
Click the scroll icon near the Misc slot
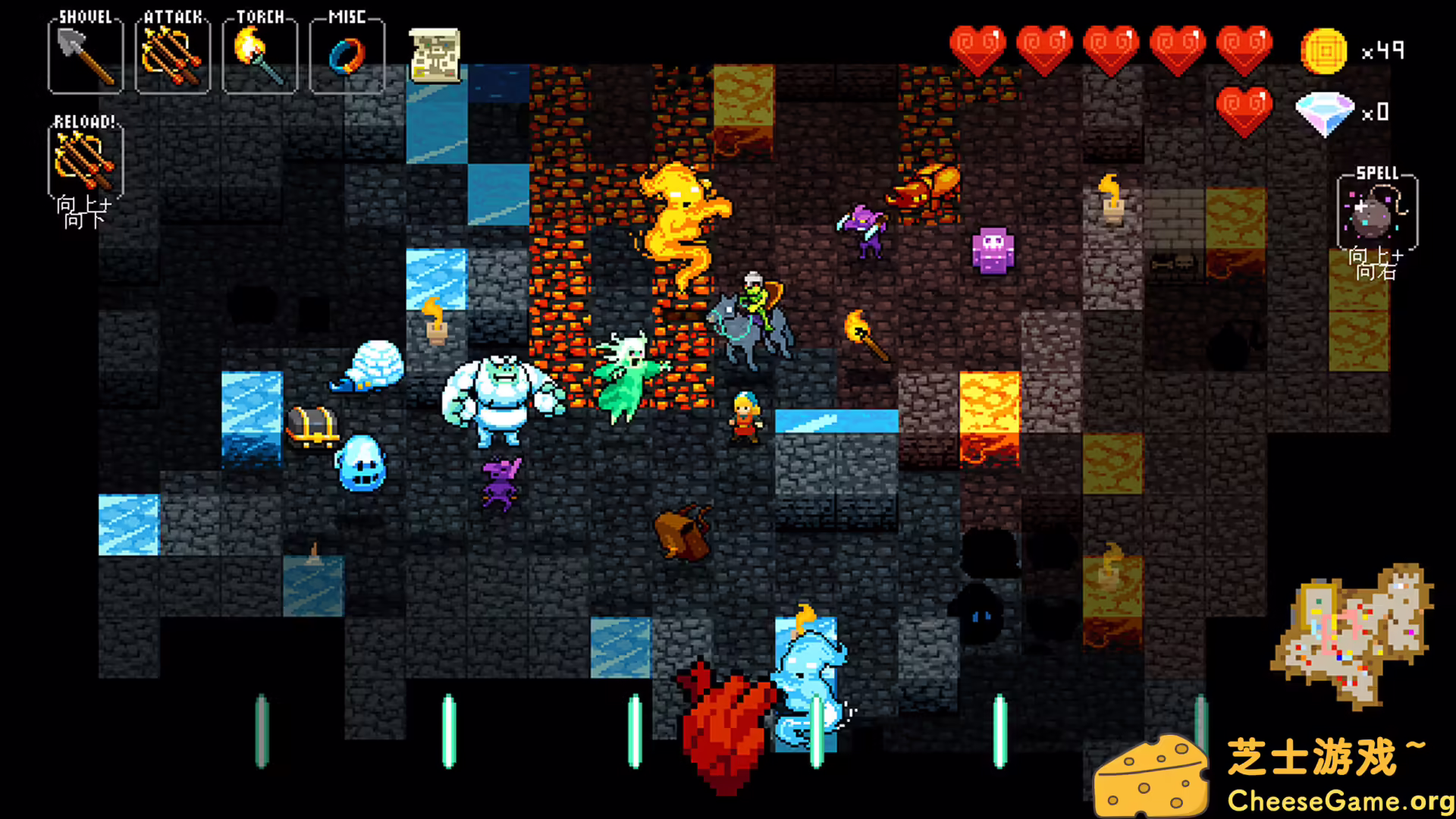click(x=435, y=55)
